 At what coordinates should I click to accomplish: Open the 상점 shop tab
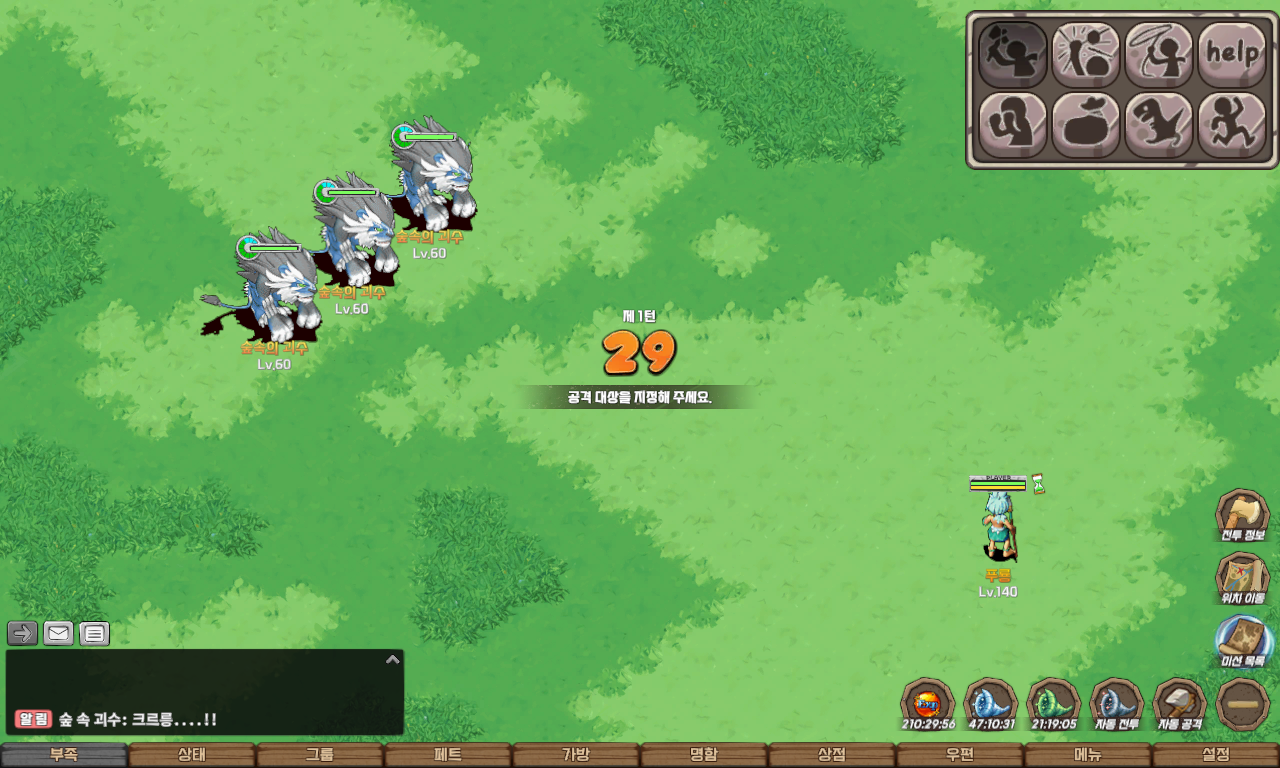point(832,755)
